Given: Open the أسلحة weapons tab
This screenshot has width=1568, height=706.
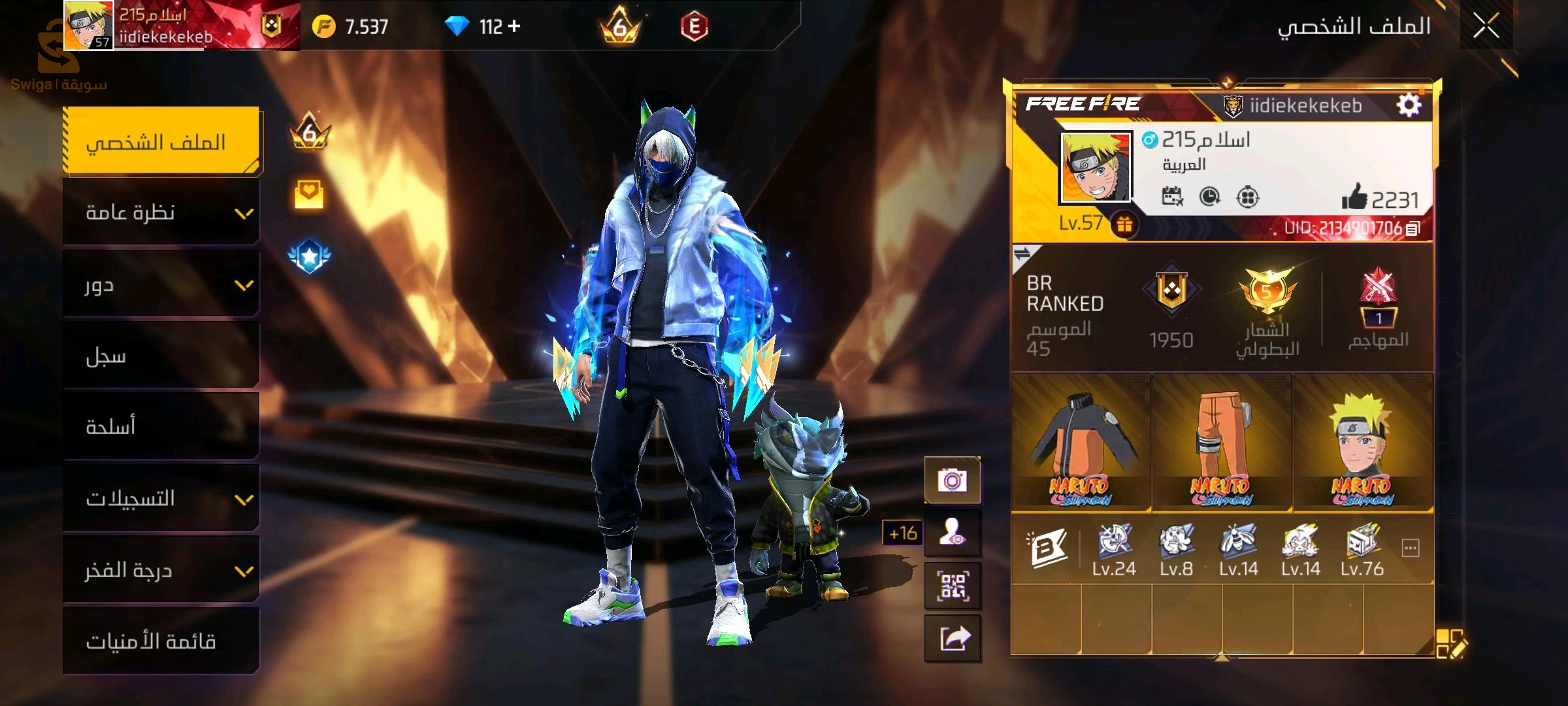Looking at the screenshot, I should coord(161,427).
